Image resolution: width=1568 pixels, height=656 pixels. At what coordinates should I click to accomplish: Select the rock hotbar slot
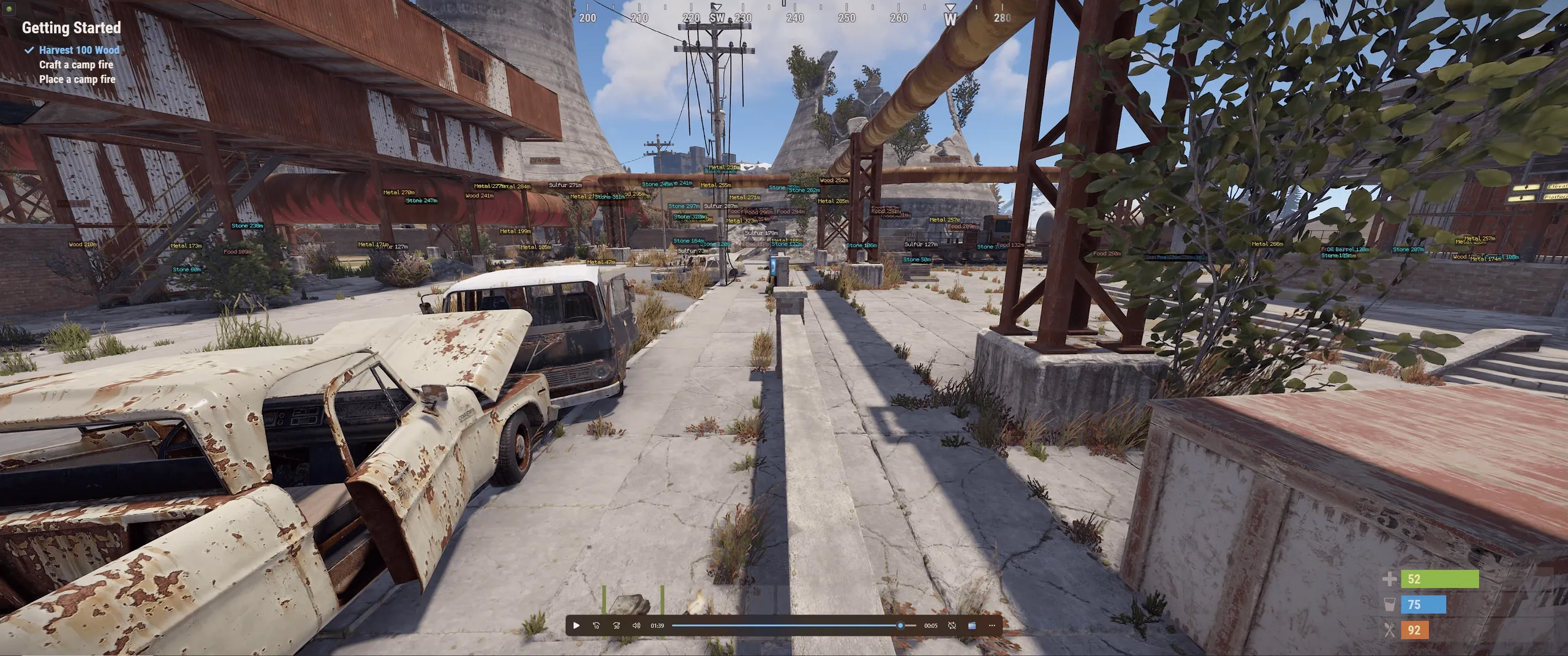(628, 603)
